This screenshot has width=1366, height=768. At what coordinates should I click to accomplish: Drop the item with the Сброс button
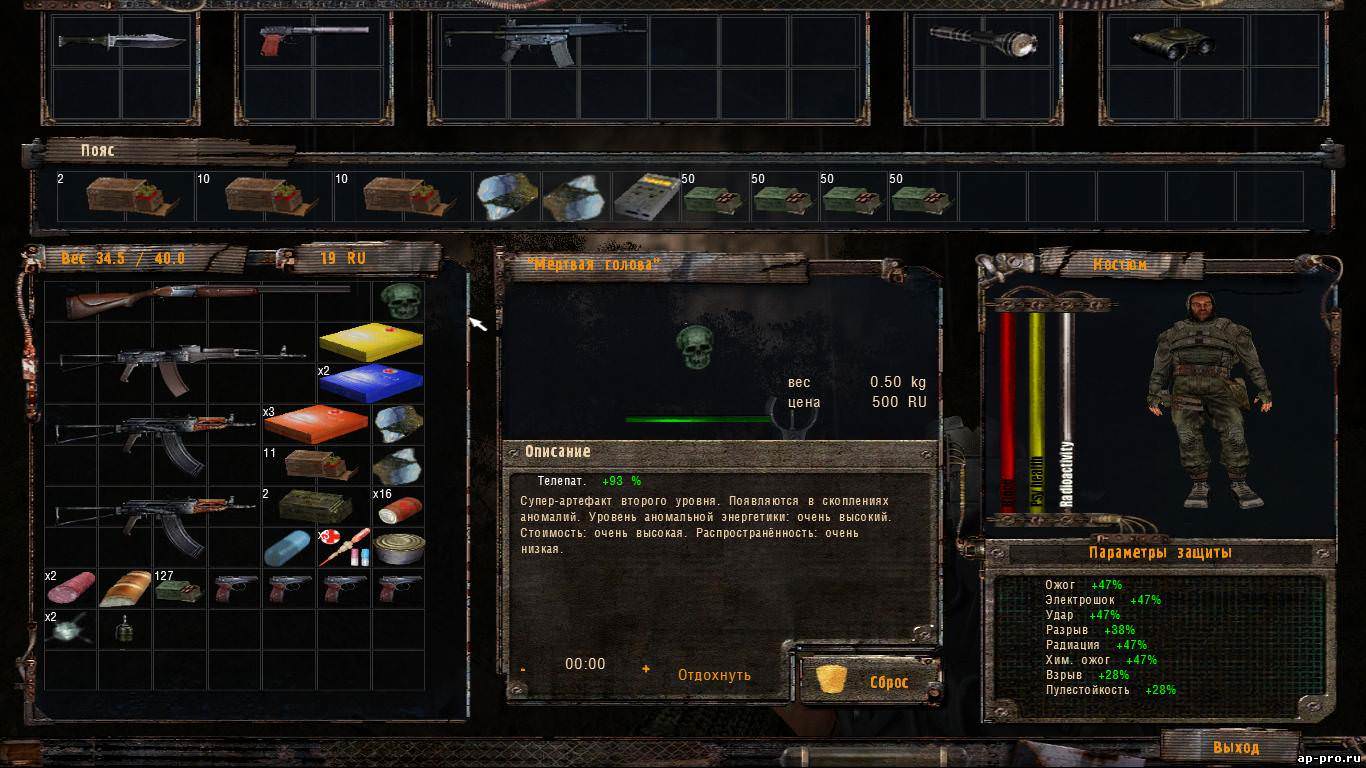868,681
